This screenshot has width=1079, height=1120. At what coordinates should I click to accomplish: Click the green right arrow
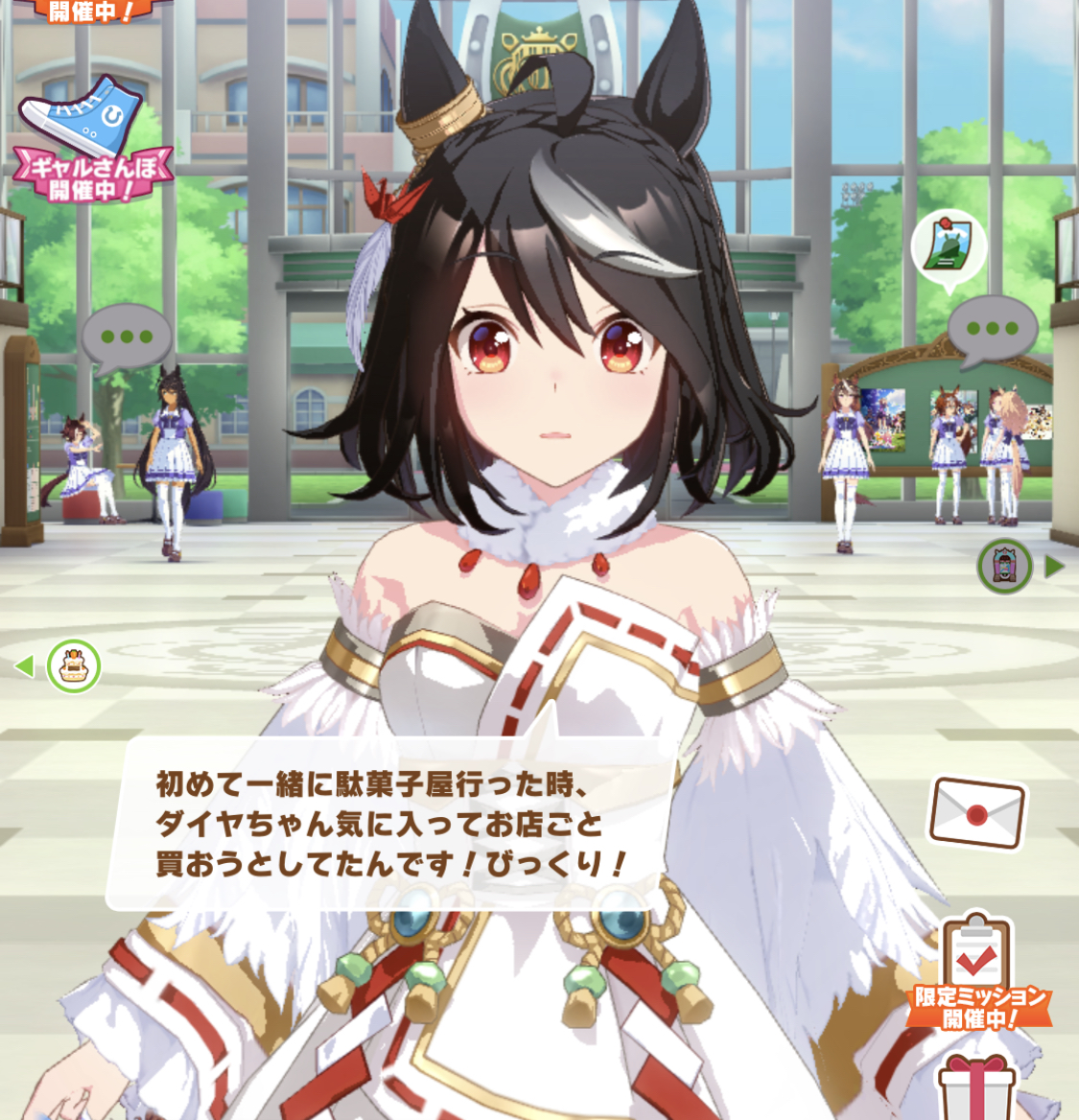point(1055,566)
